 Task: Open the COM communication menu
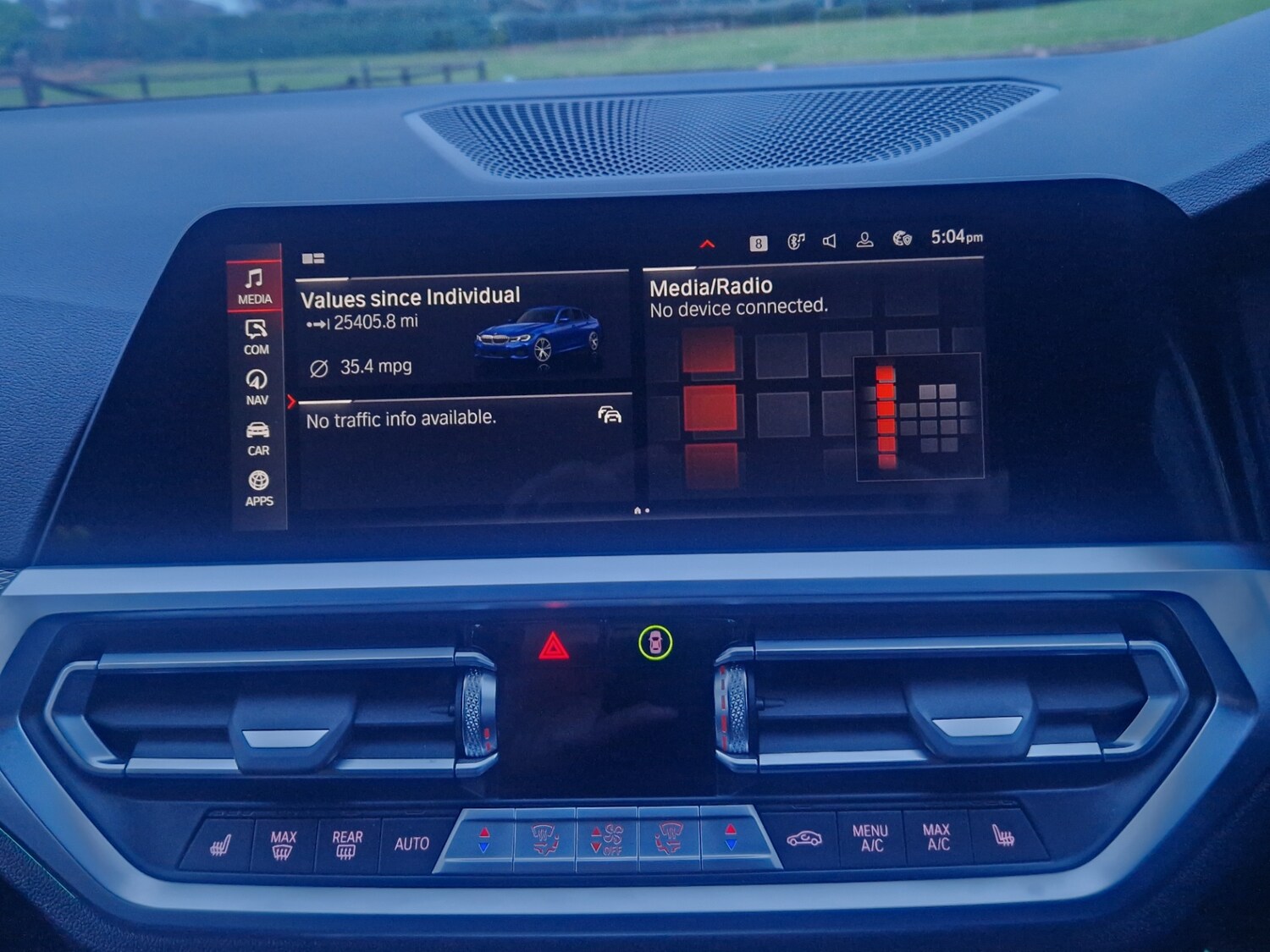click(x=257, y=337)
